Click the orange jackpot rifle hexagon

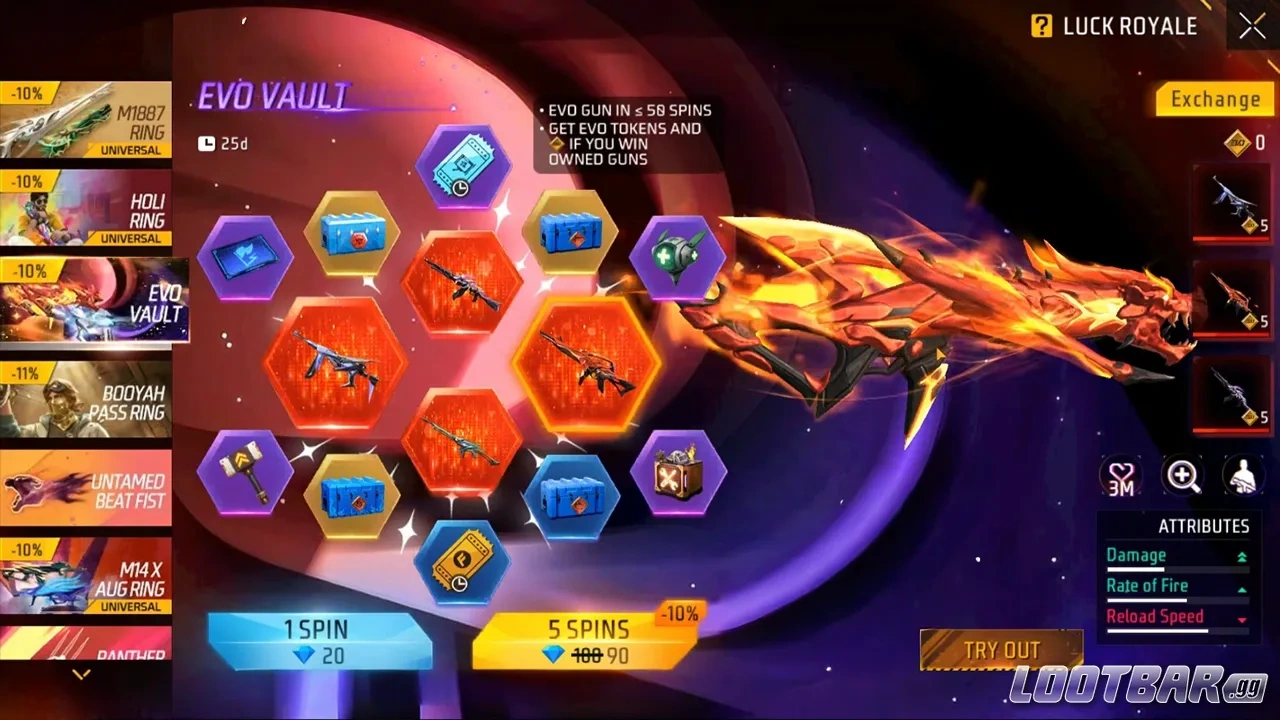pos(585,363)
